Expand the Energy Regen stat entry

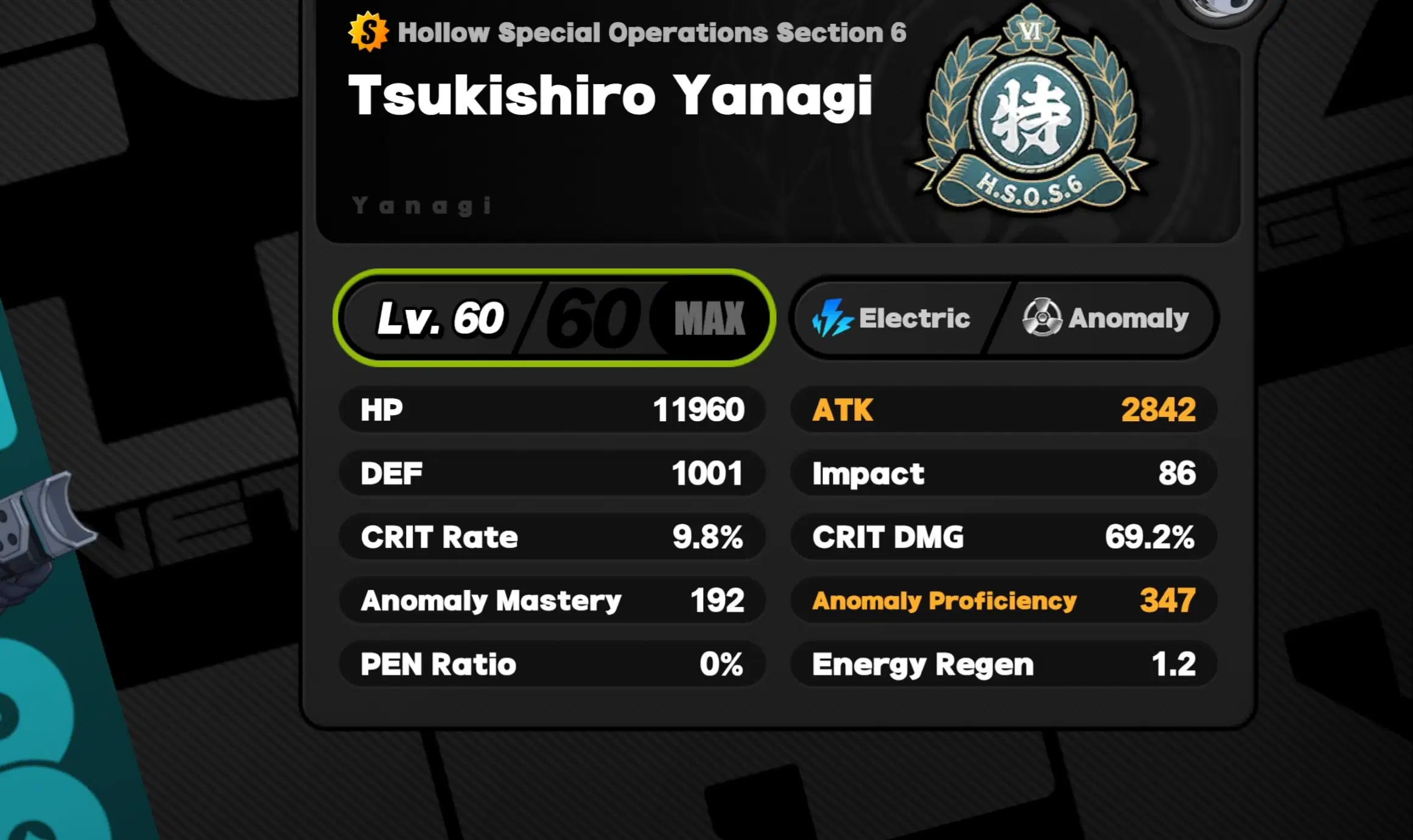coord(1003,664)
